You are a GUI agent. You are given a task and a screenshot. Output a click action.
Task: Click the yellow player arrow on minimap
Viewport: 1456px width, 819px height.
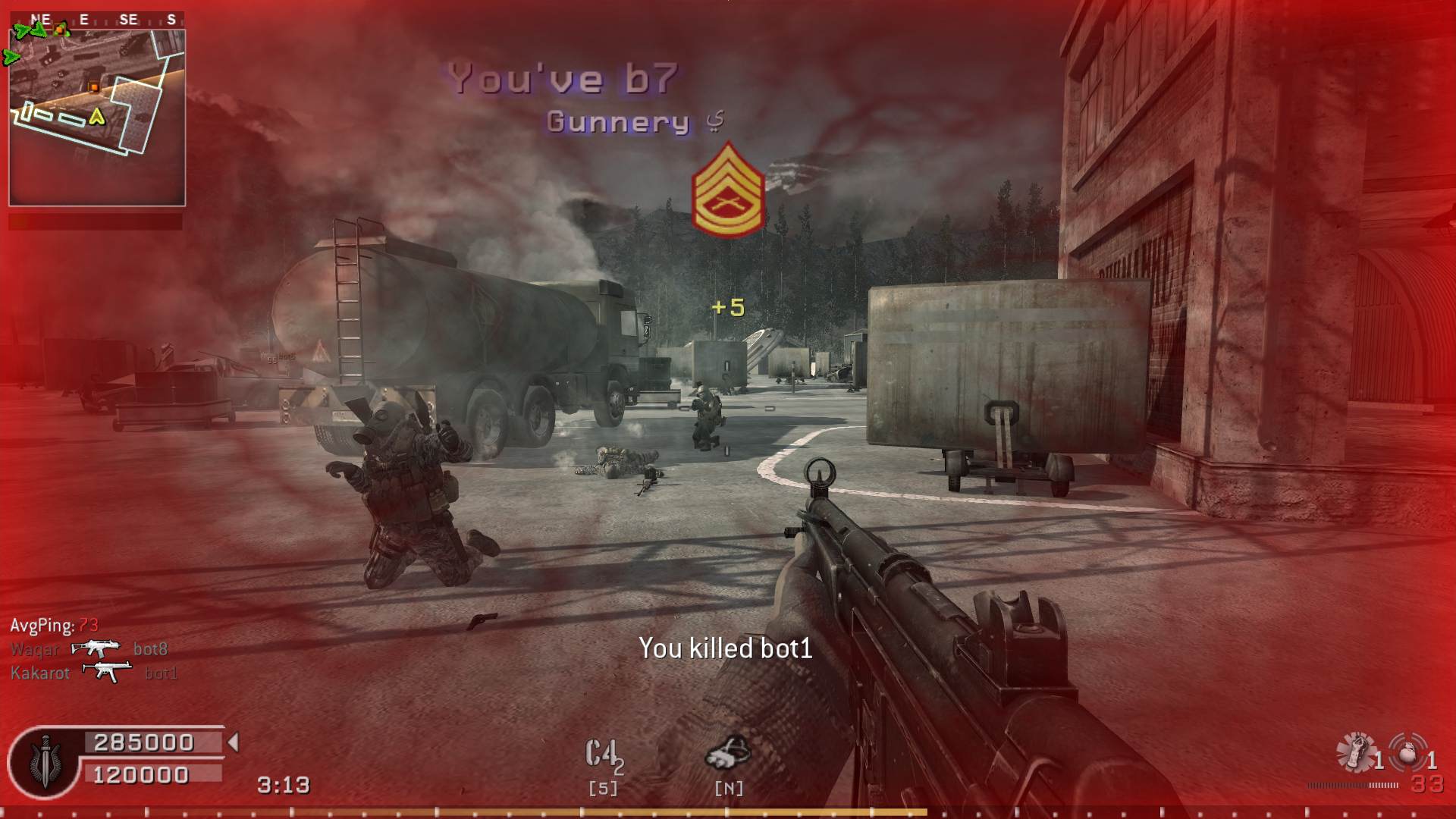pyautogui.click(x=96, y=116)
